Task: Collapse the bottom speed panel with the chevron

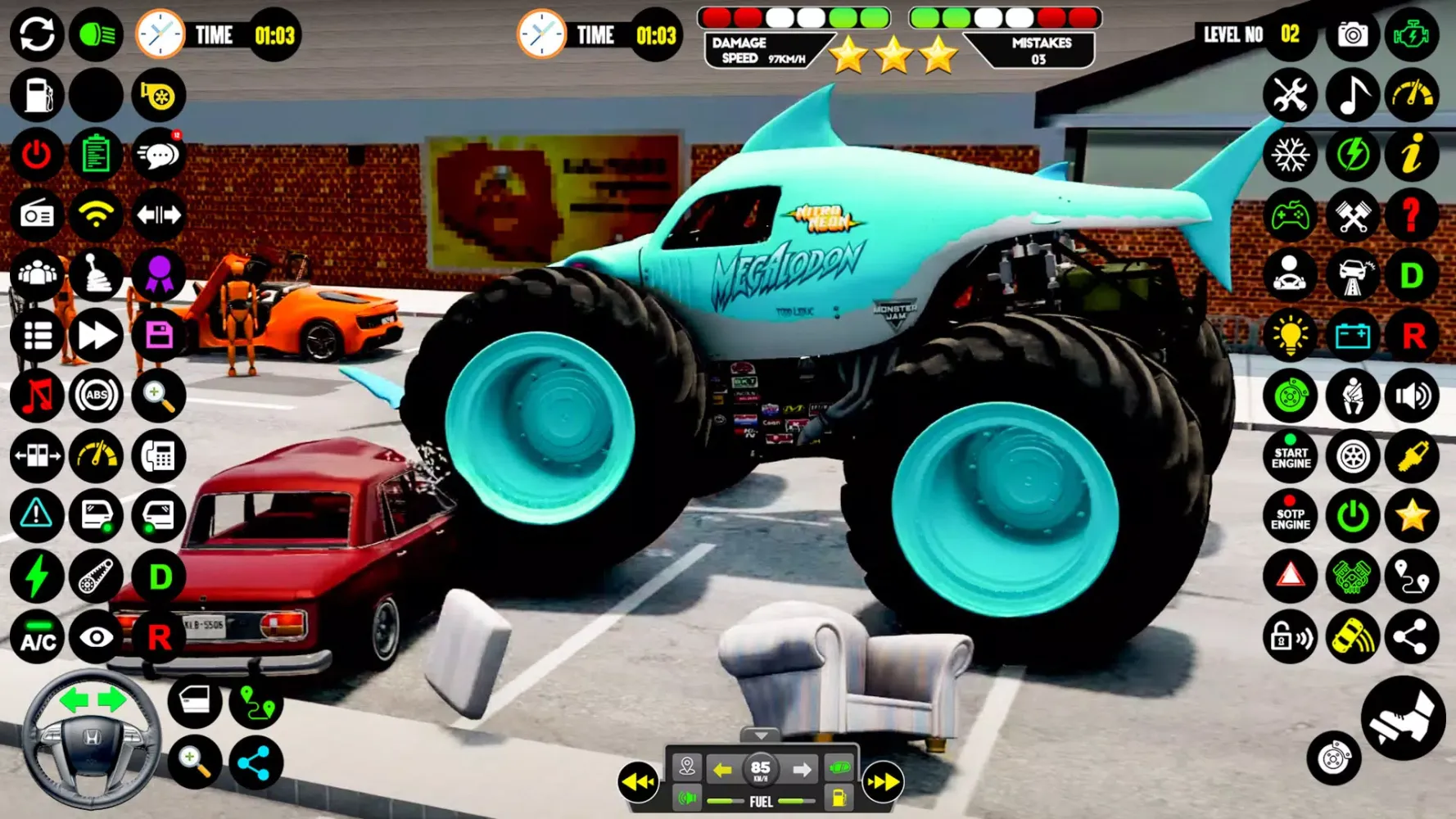Action: tap(762, 735)
